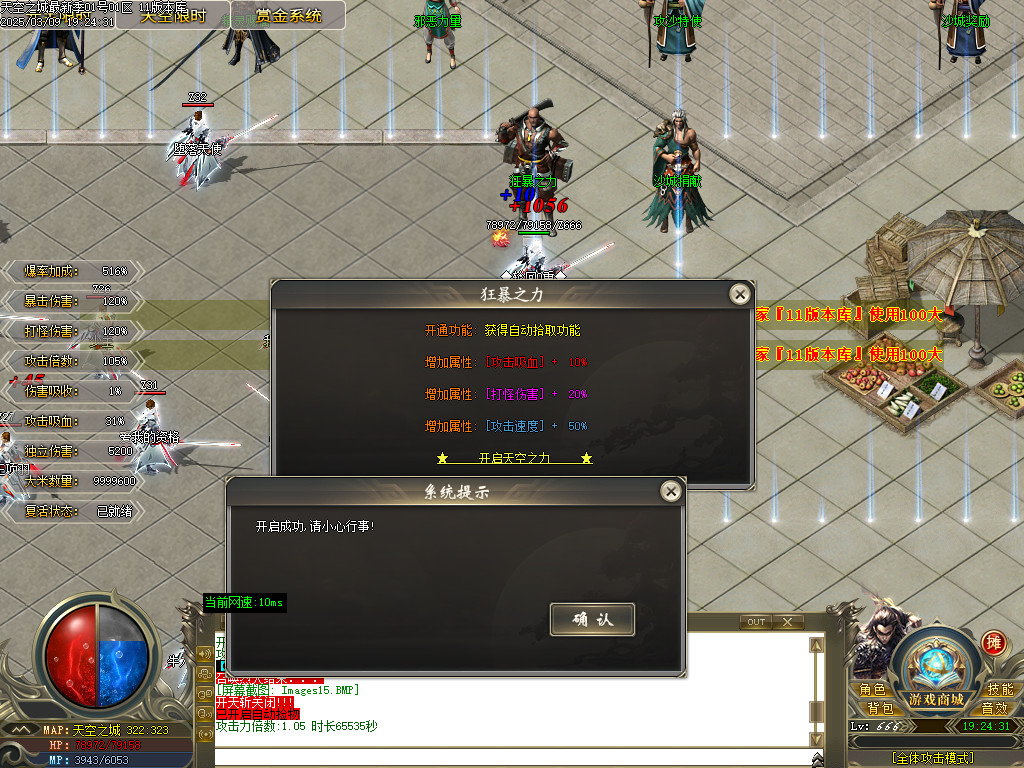Confirm the system prompt with 确认
The image size is (1024, 768).
(592, 619)
